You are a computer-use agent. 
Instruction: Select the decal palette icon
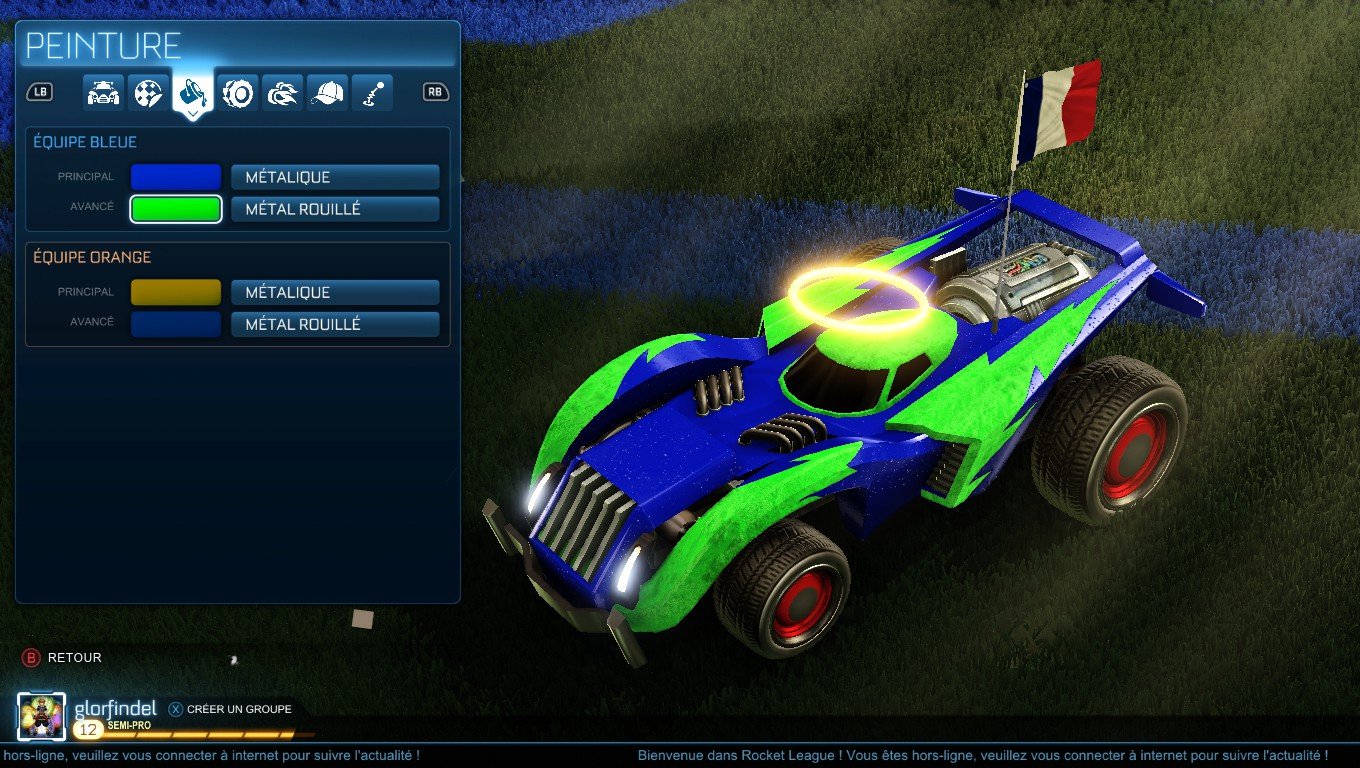click(146, 92)
